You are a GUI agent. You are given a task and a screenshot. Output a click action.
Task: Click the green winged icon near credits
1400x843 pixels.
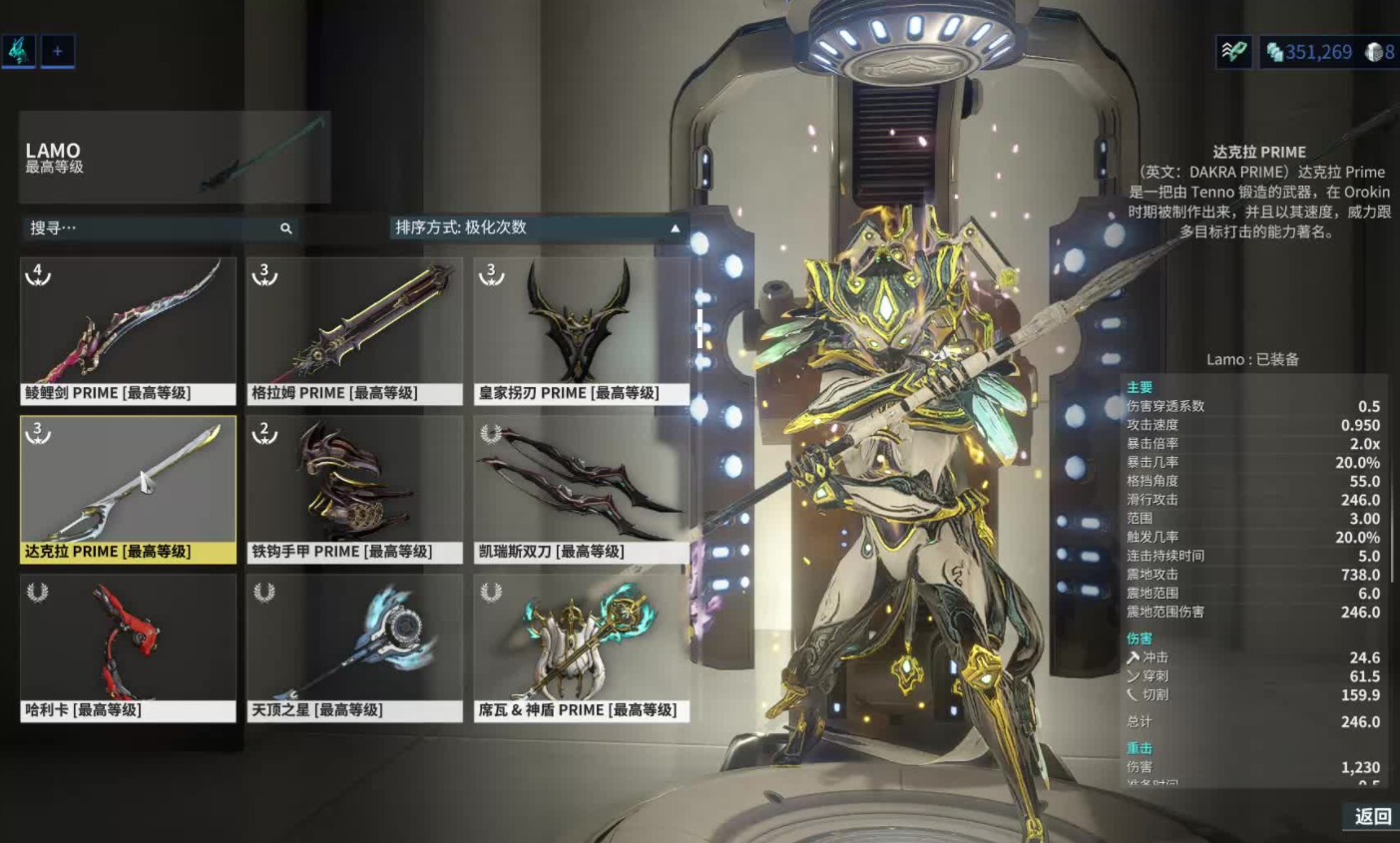pos(1234,52)
